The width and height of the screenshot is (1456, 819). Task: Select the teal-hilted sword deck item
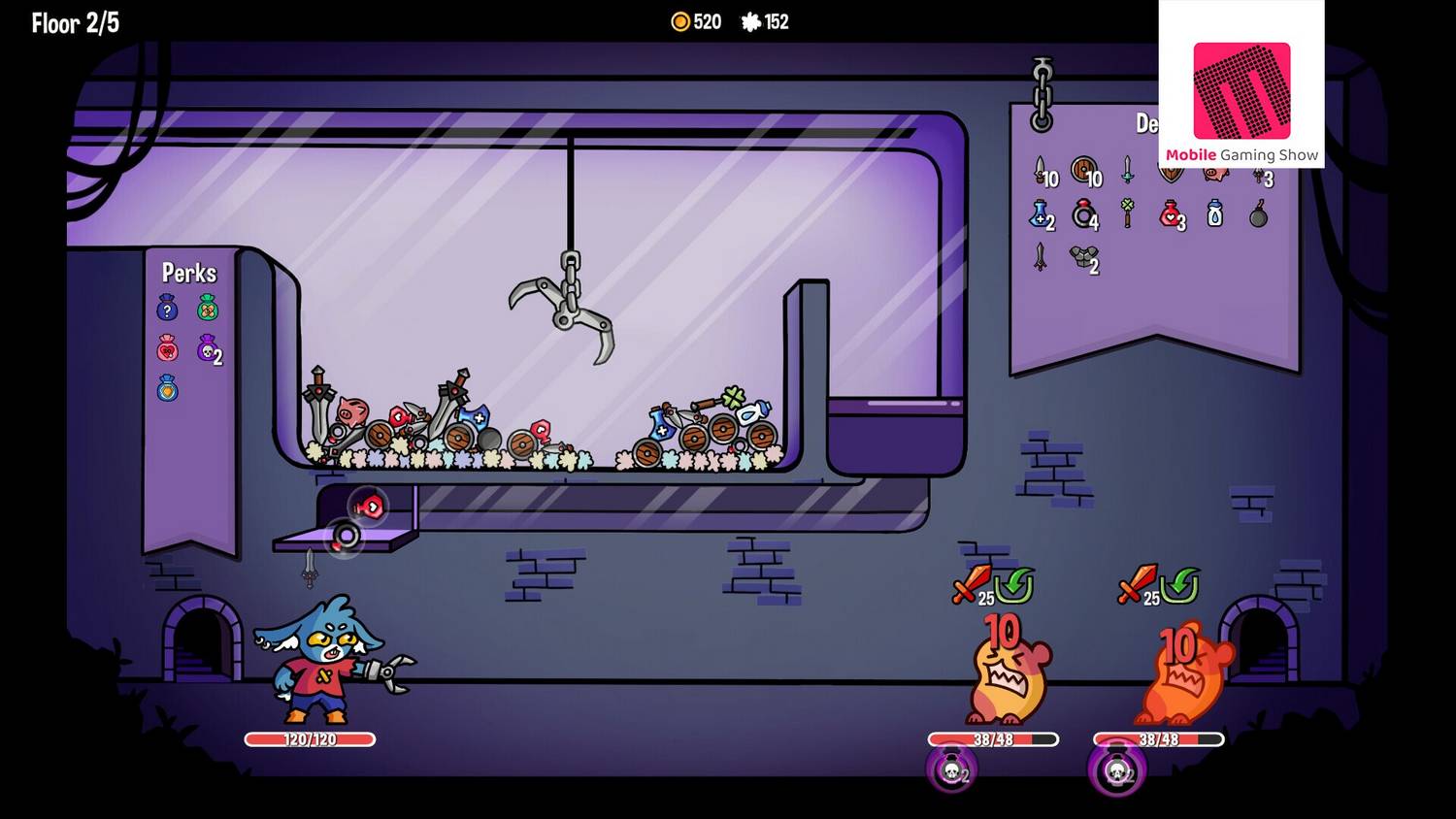point(1127,170)
